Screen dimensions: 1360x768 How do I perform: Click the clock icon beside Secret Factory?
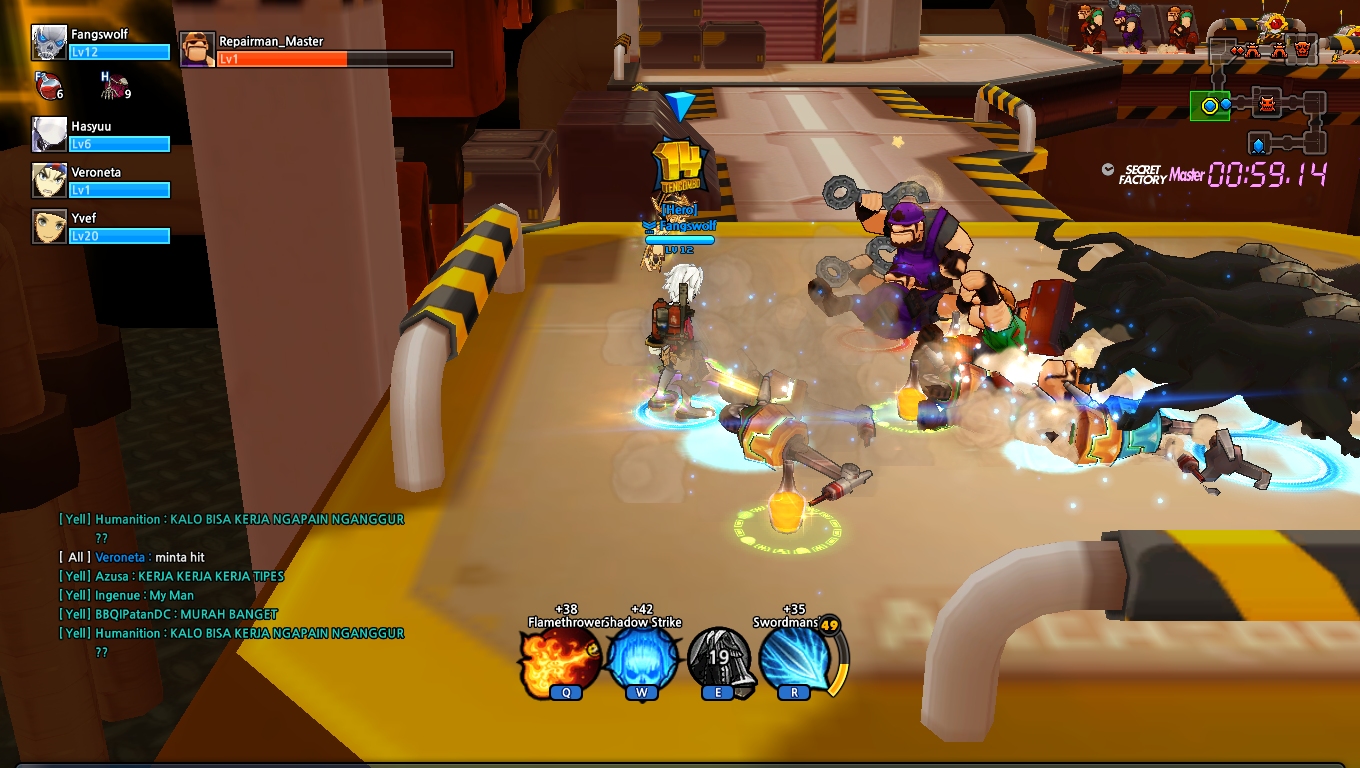(x=1108, y=170)
